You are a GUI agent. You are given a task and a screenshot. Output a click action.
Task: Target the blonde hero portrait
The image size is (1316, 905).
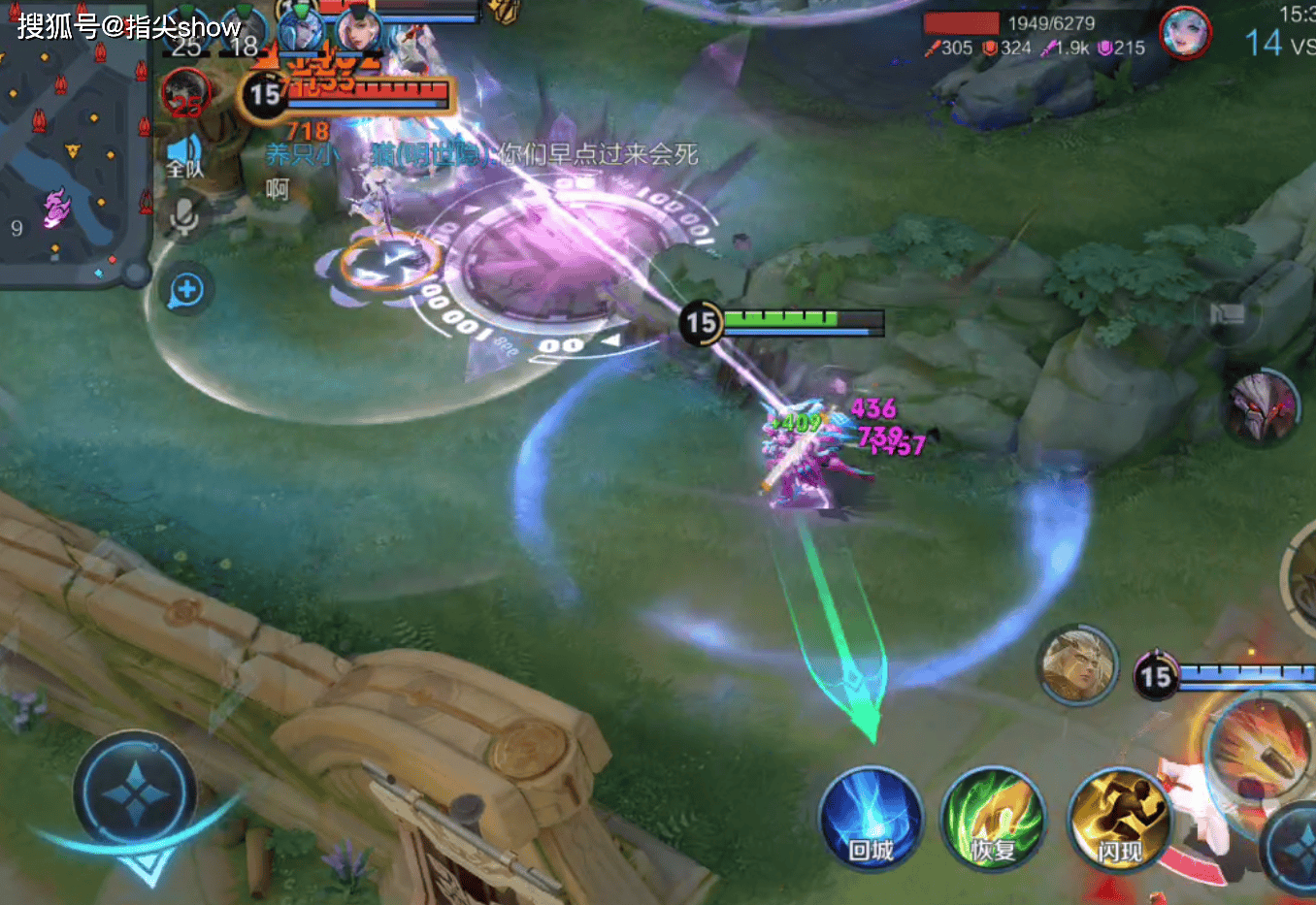coord(1077,664)
